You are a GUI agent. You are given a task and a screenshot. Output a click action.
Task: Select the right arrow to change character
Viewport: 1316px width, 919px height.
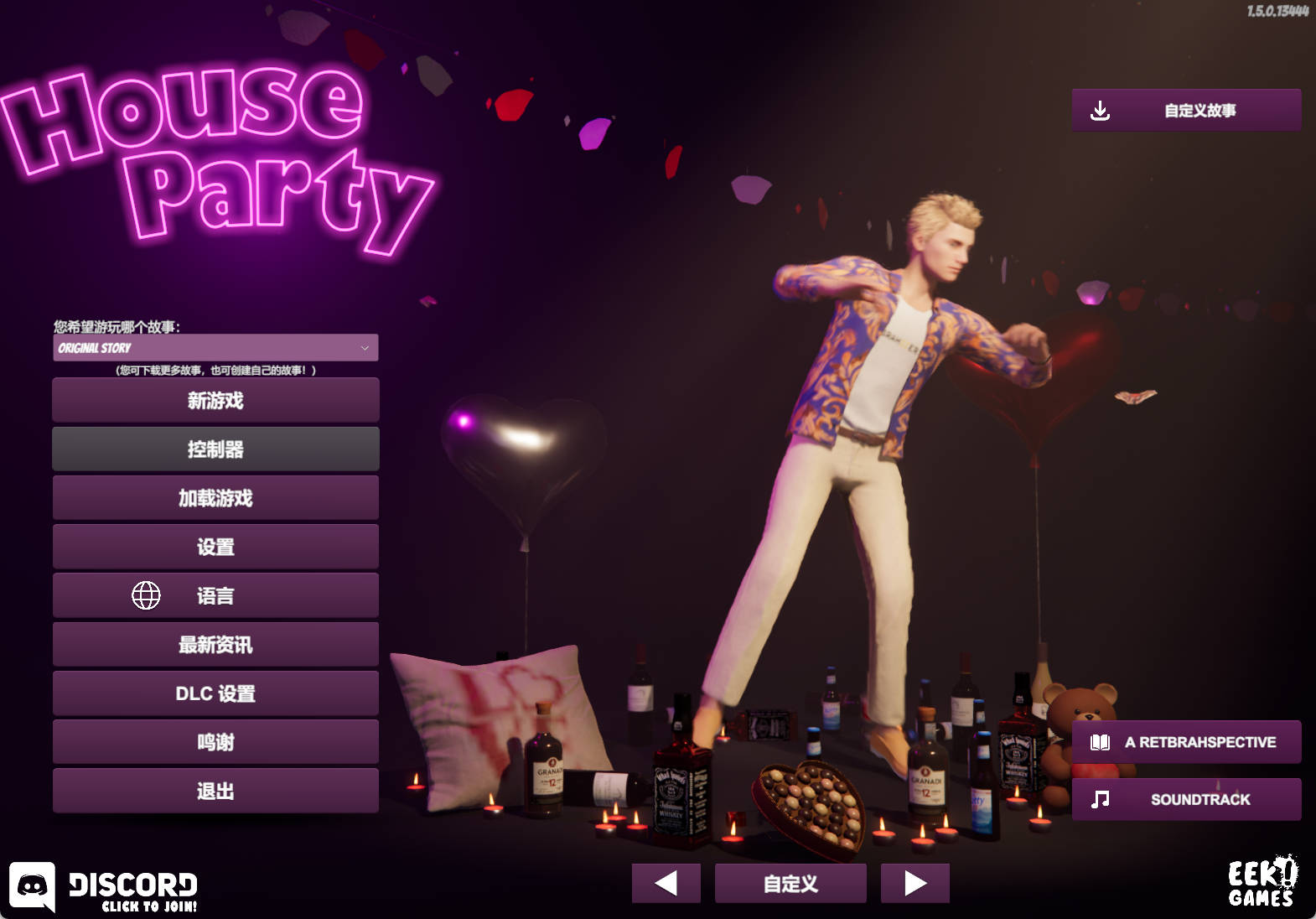pos(914,882)
